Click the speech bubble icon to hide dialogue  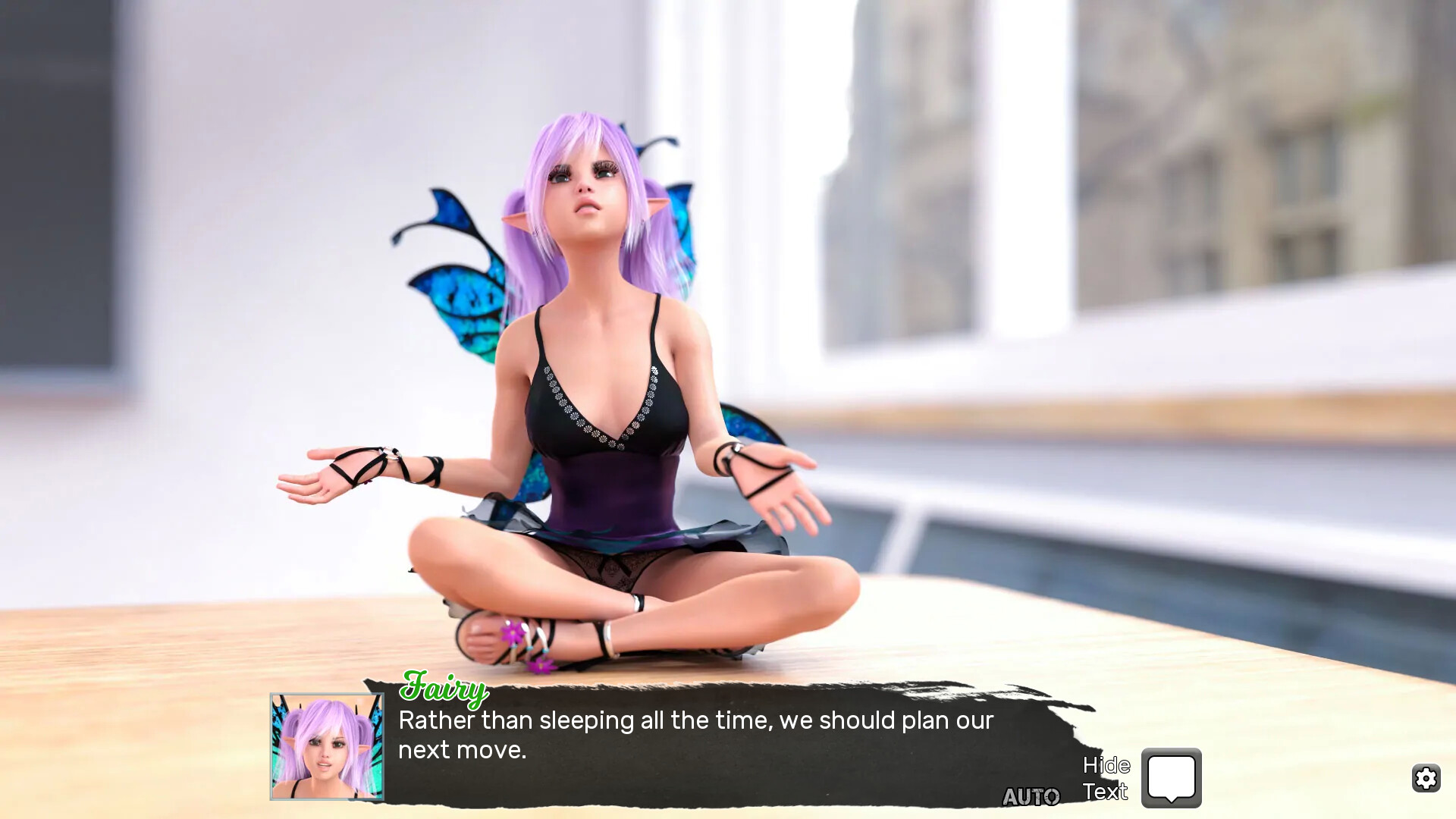[1171, 777]
